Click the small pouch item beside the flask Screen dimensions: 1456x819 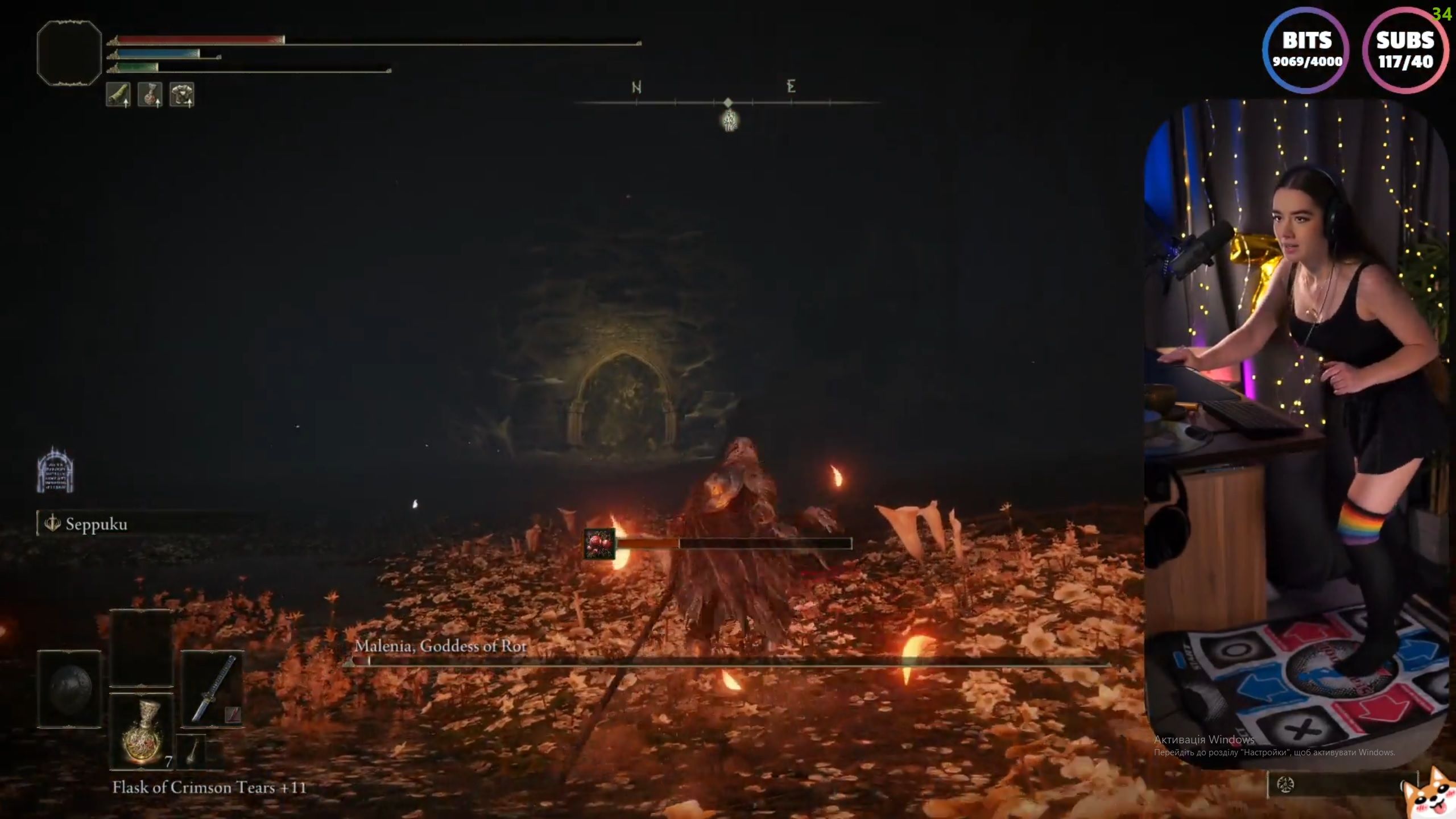193,751
